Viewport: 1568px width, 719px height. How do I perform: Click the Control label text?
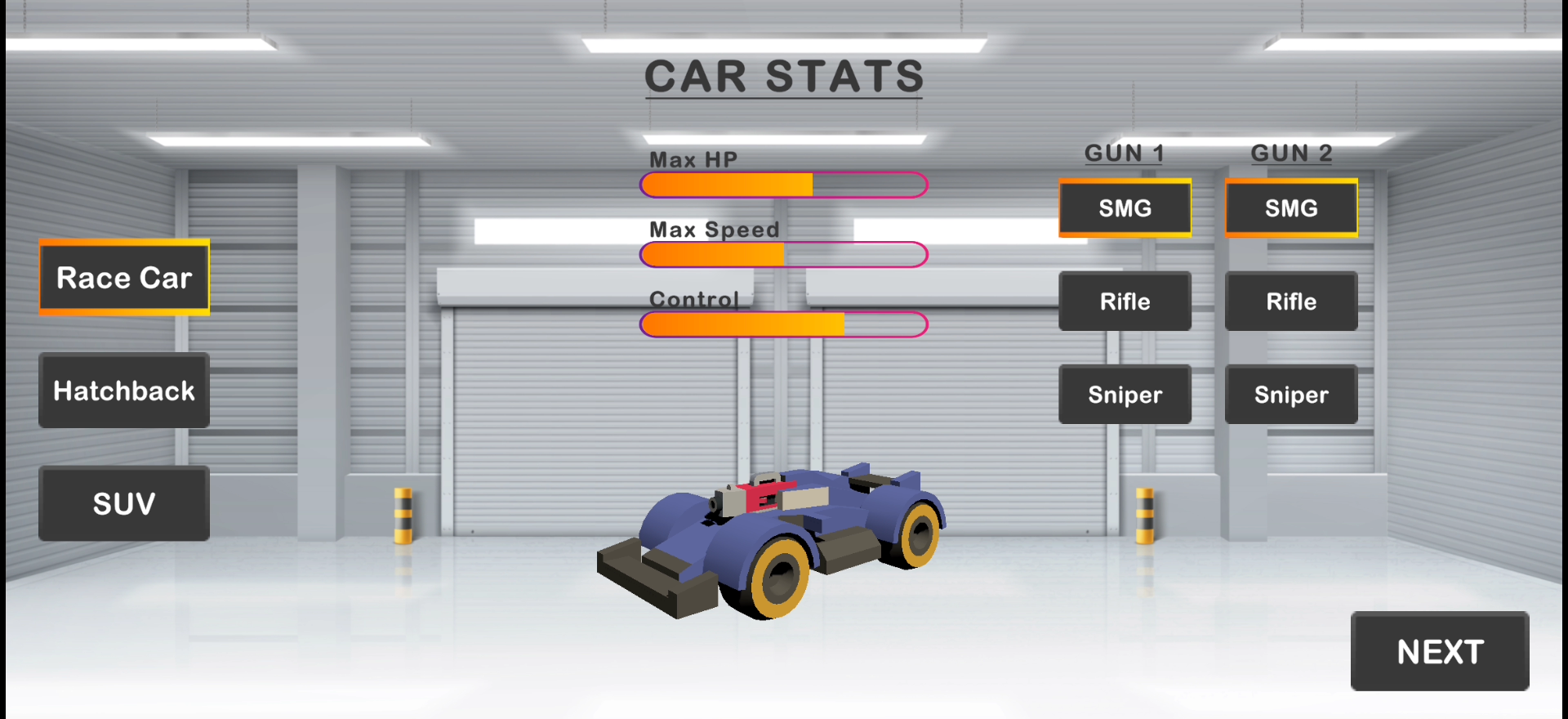coord(695,299)
